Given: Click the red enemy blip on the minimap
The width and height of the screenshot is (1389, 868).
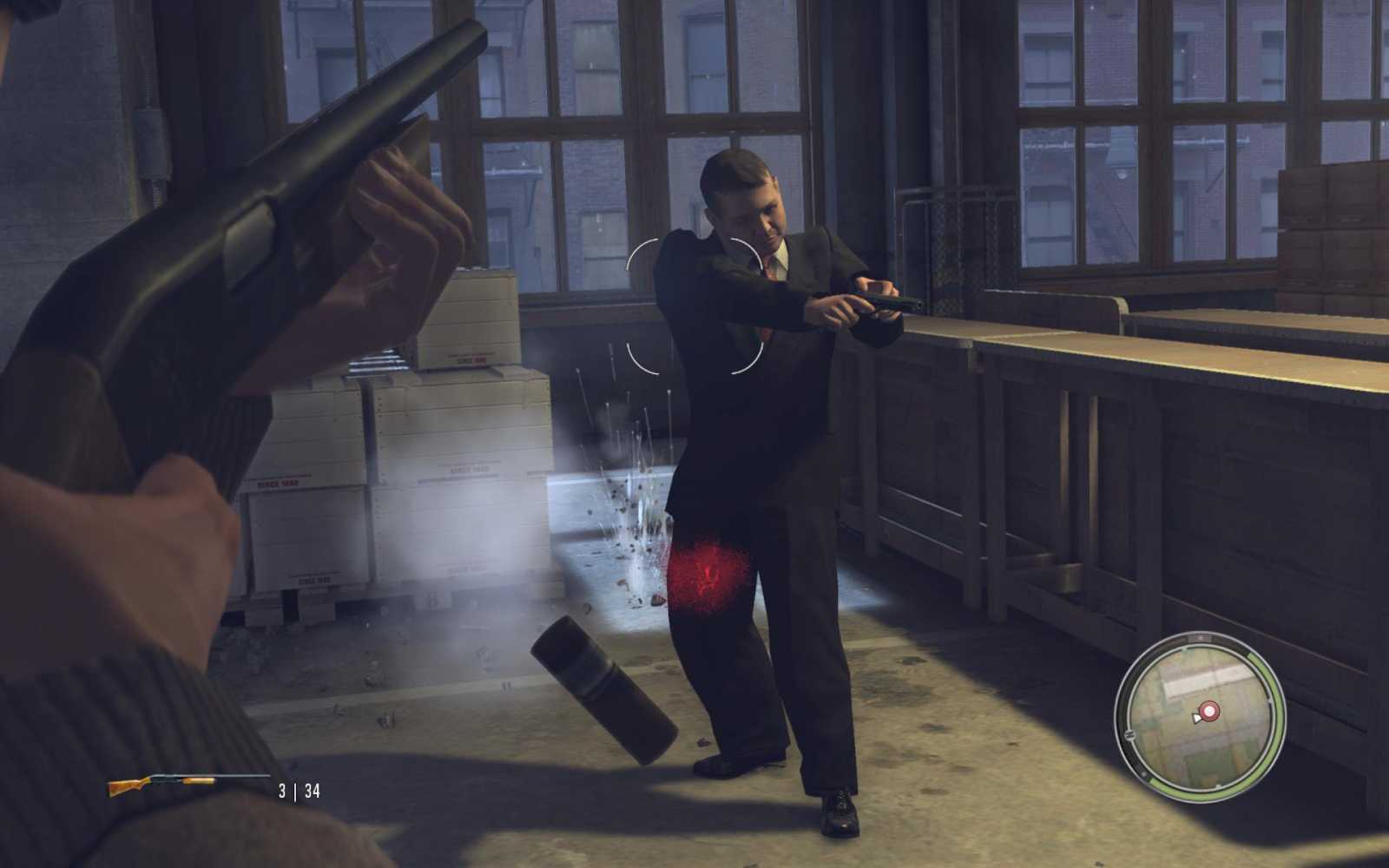Looking at the screenshot, I should pyautogui.click(x=1209, y=712).
